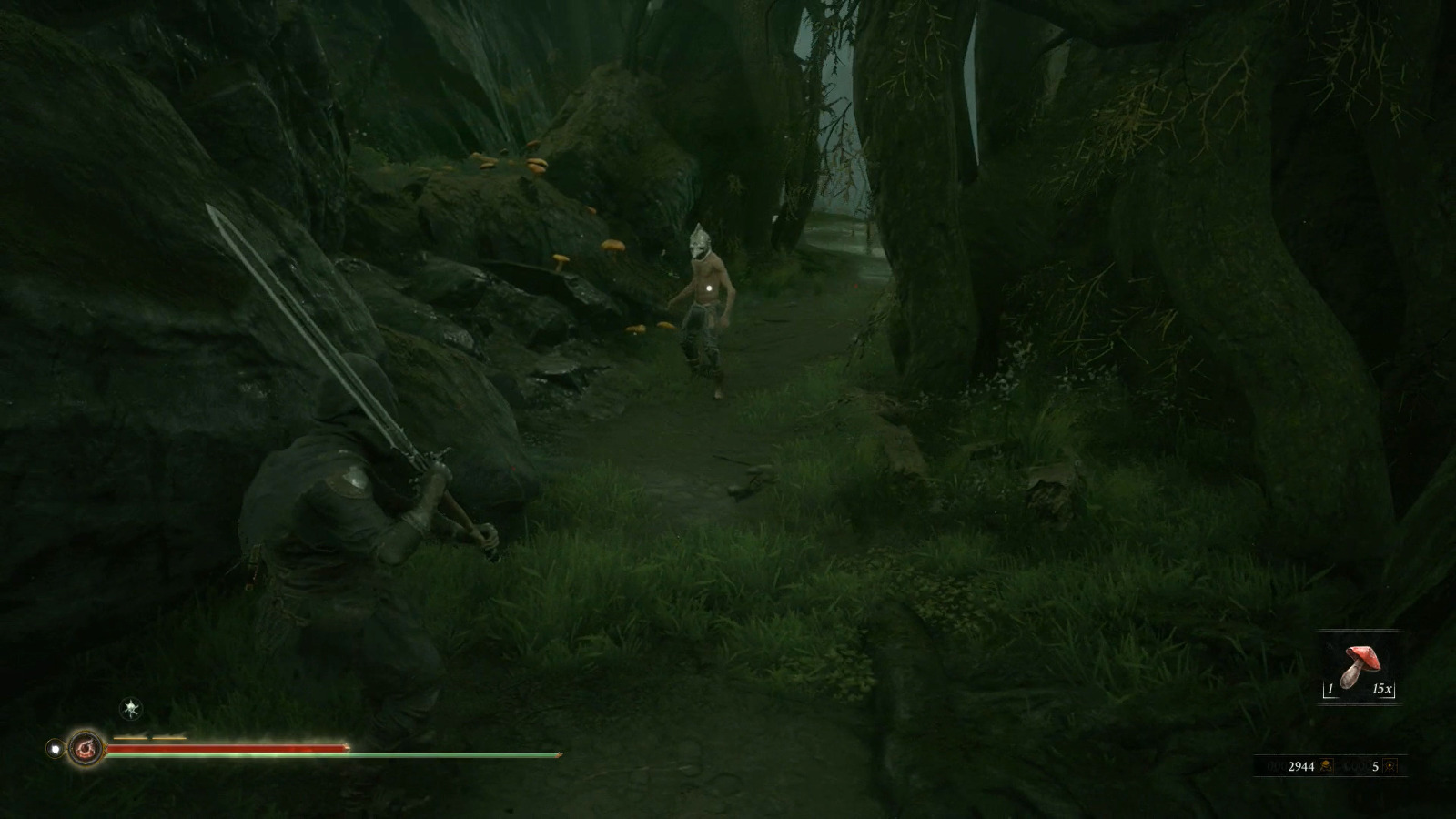Click the glimpse counter showing 5
The height and width of the screenshot is (819, 1456).
tap(1375, 767)
